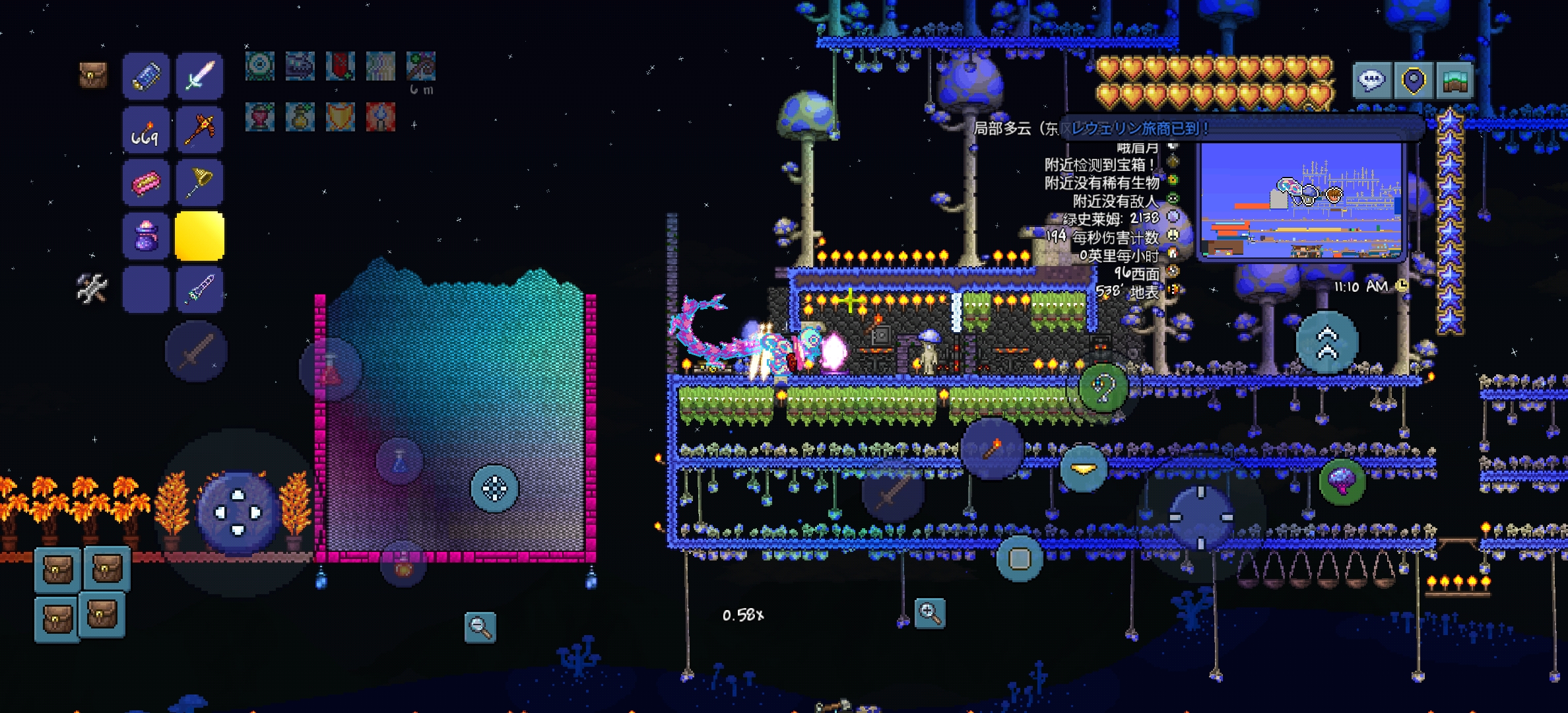Use the quick mana blue potion button
The image size is (1568, 713).
[x=399, y=460]
